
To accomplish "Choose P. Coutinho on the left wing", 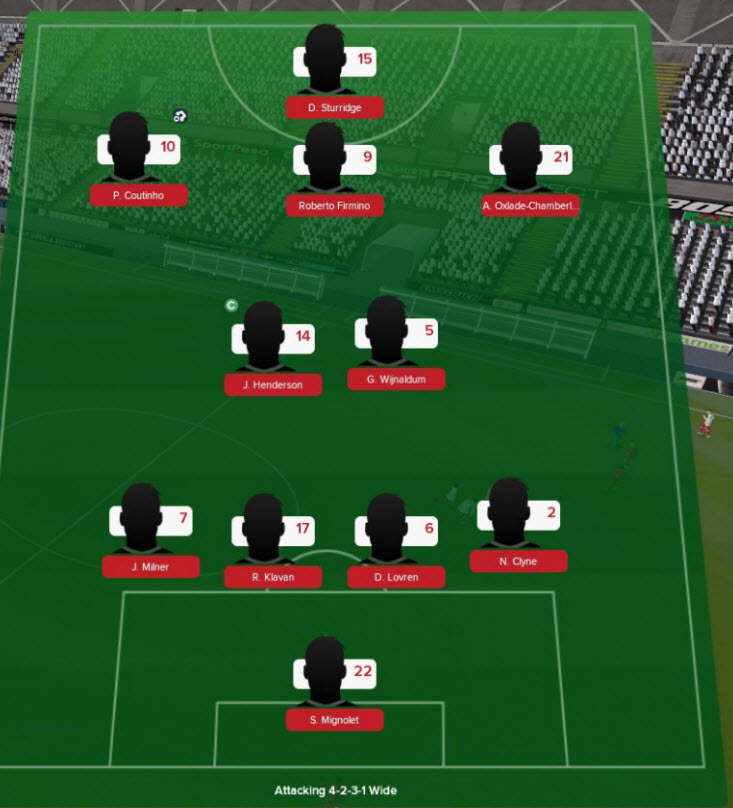I will coord(138,160).
